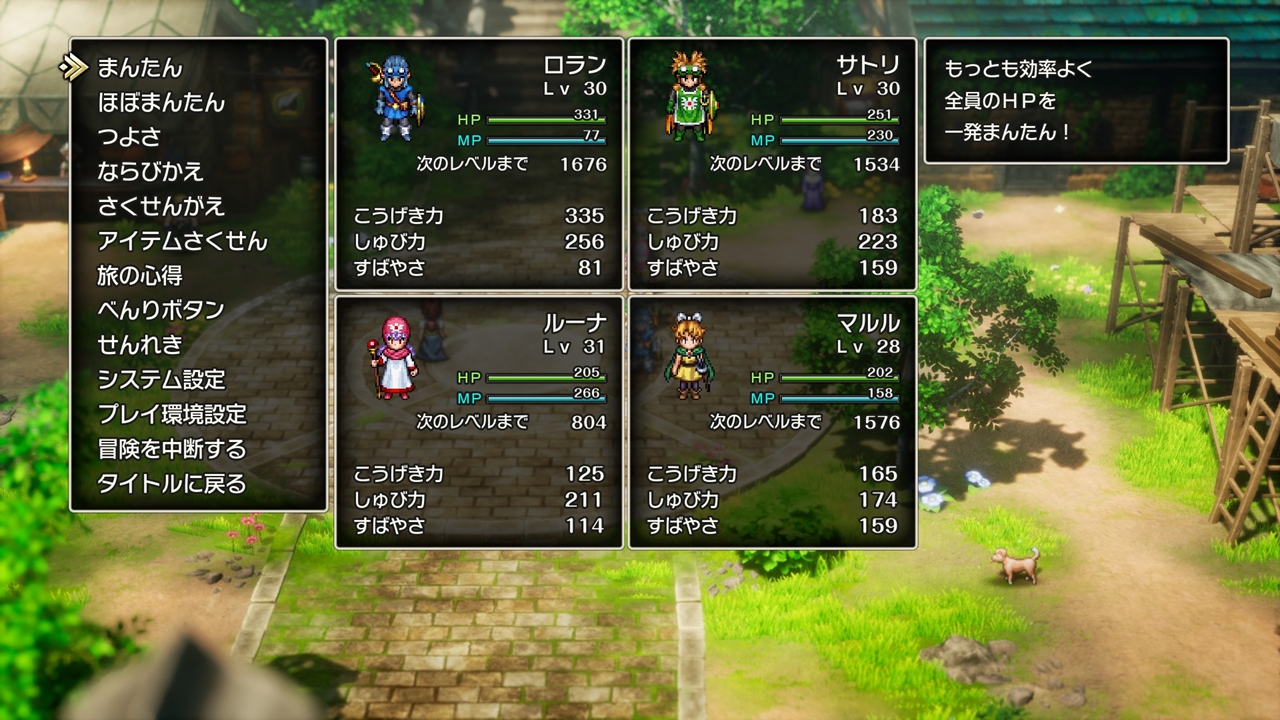
Task: Open システム設定 system settings
Action: coord(161,380)
